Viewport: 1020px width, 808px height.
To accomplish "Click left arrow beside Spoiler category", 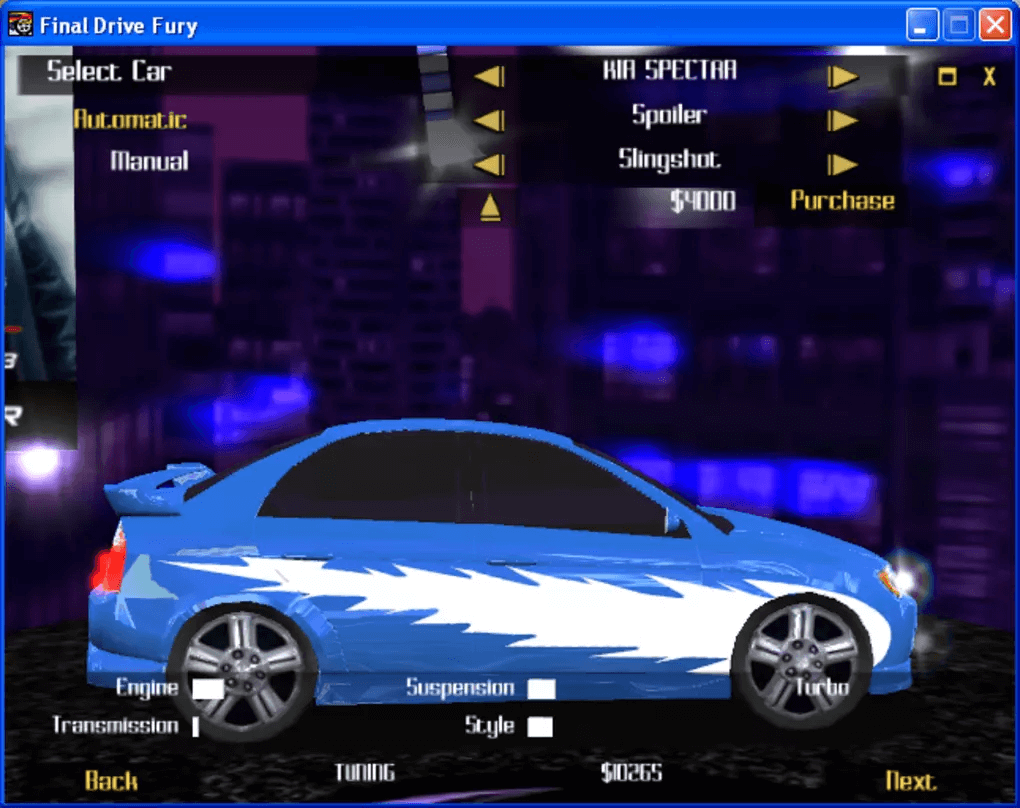I will 489,120.
